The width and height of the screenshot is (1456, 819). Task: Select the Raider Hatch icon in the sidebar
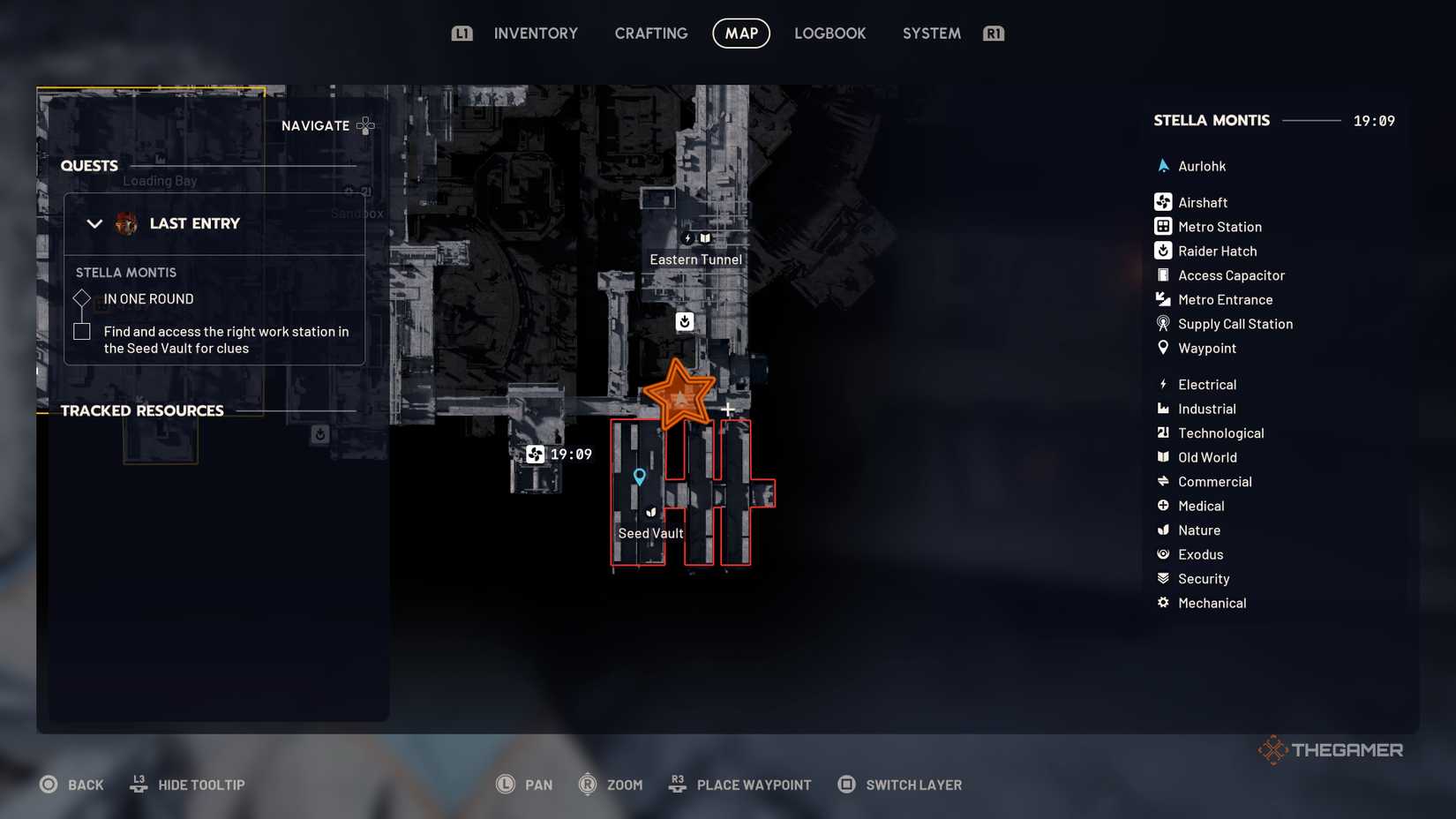[x=1163, y=251]
